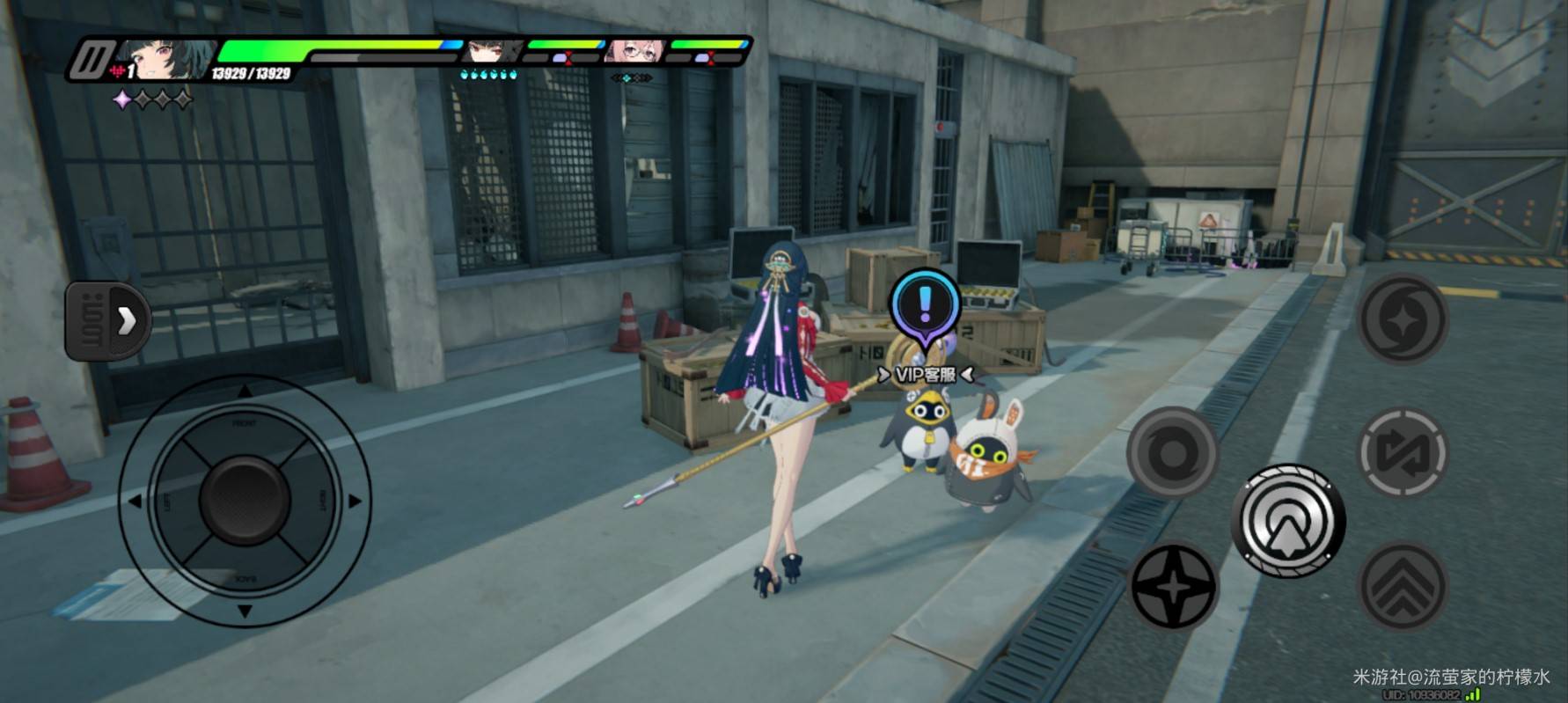Tap the joystick's BACK arrow
This screenshot has height=703, width=1568.
[x=245, y=610]
